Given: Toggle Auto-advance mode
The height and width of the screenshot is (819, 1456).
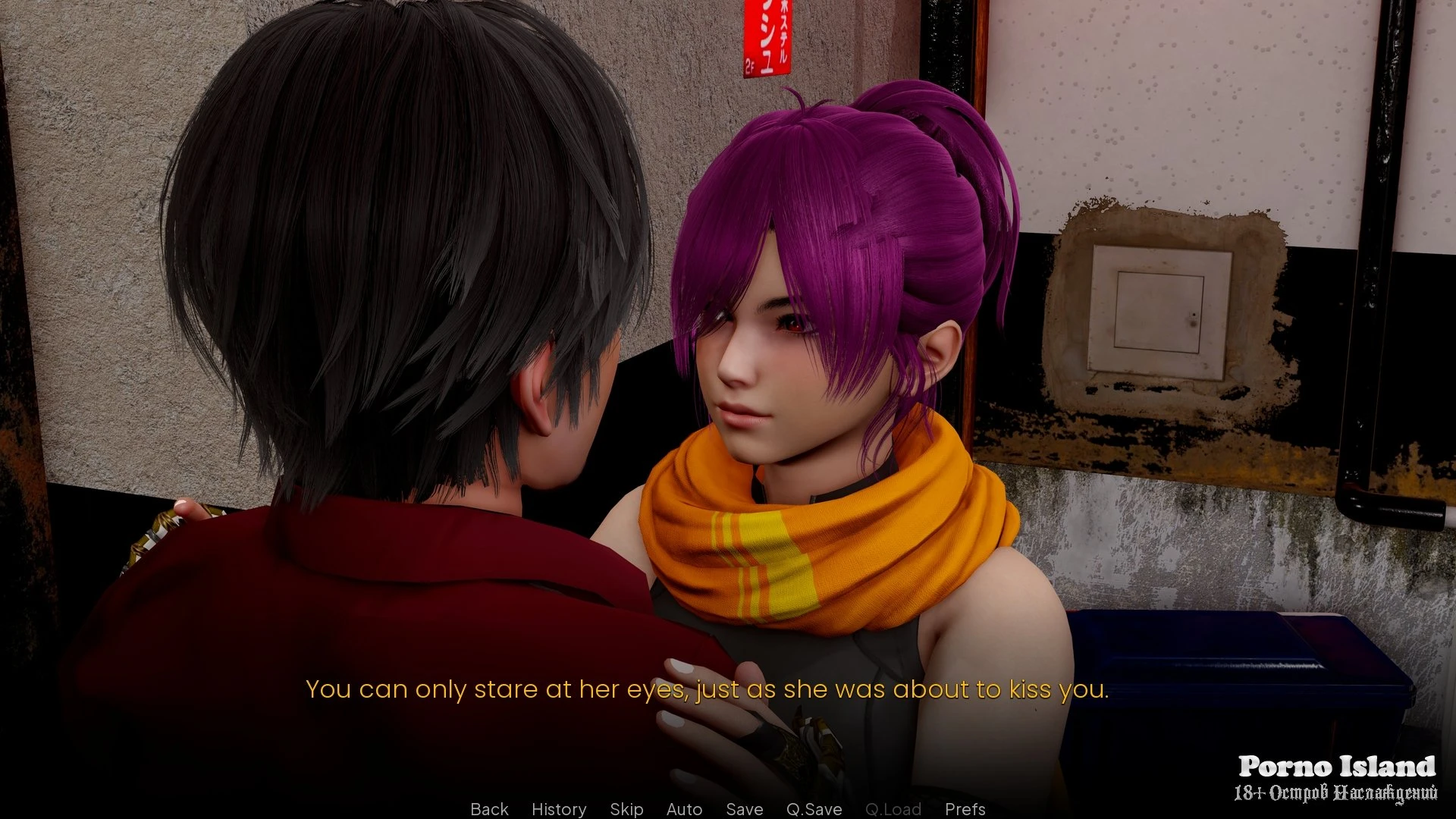Looking at the screenshot, I should coord(684,809).
